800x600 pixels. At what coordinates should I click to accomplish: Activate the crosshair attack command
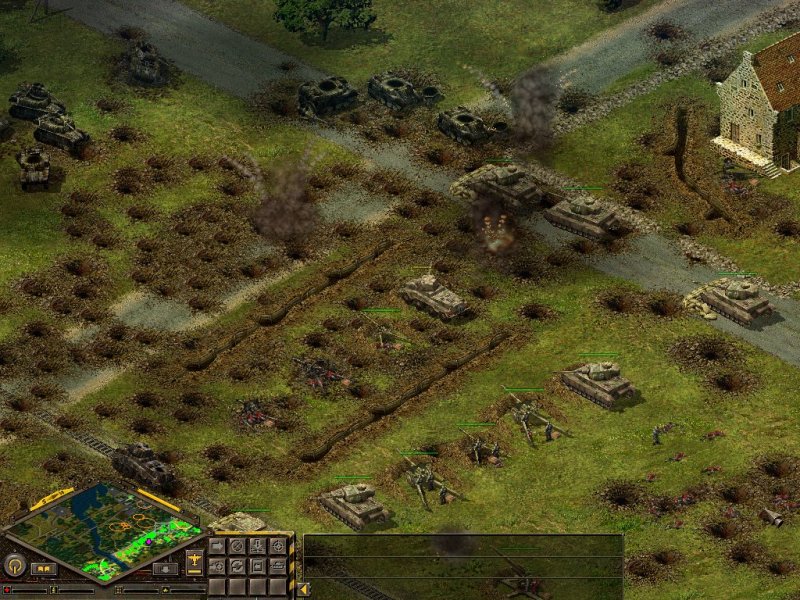[277, 547]
